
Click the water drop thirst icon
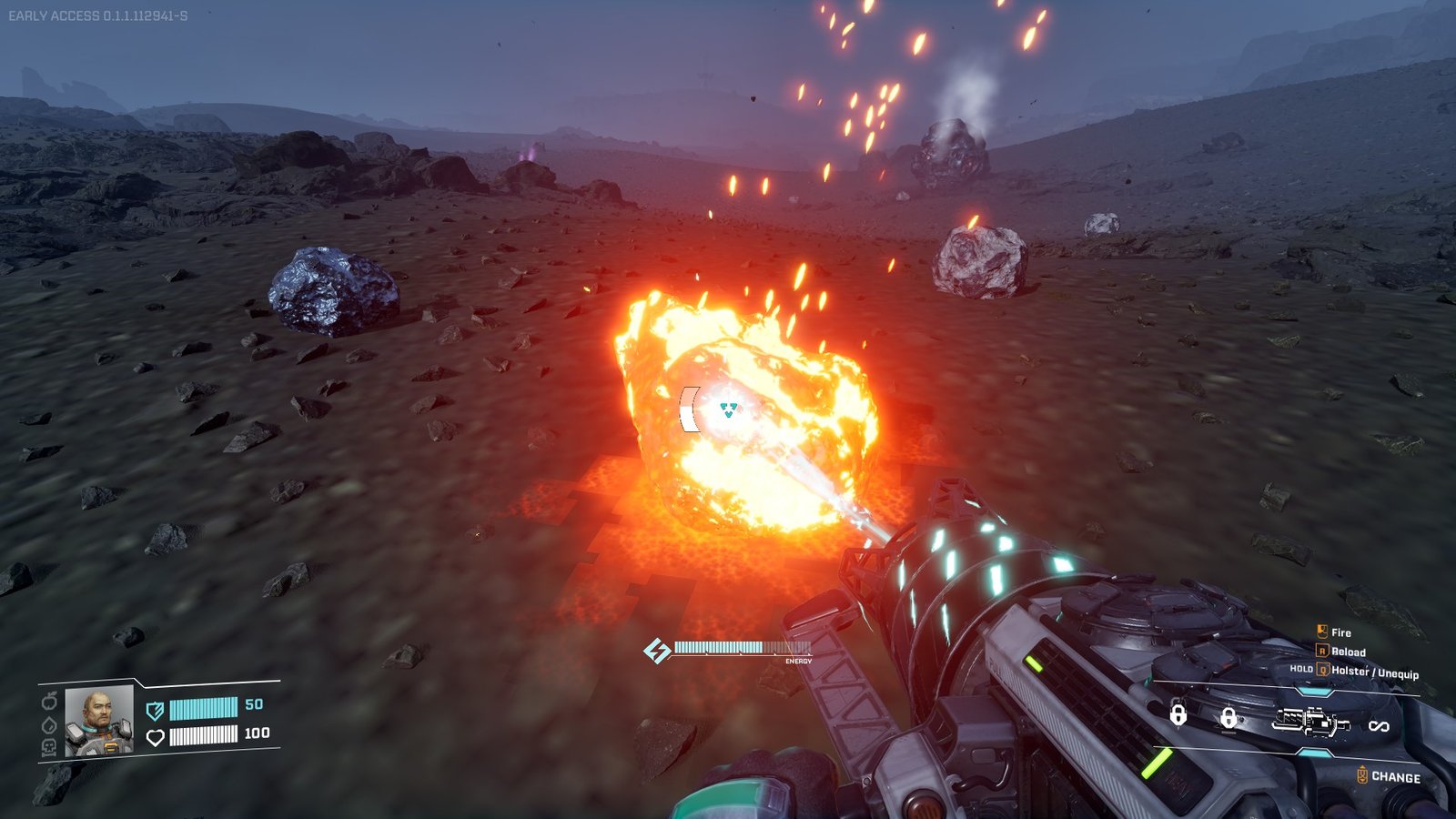50,724
